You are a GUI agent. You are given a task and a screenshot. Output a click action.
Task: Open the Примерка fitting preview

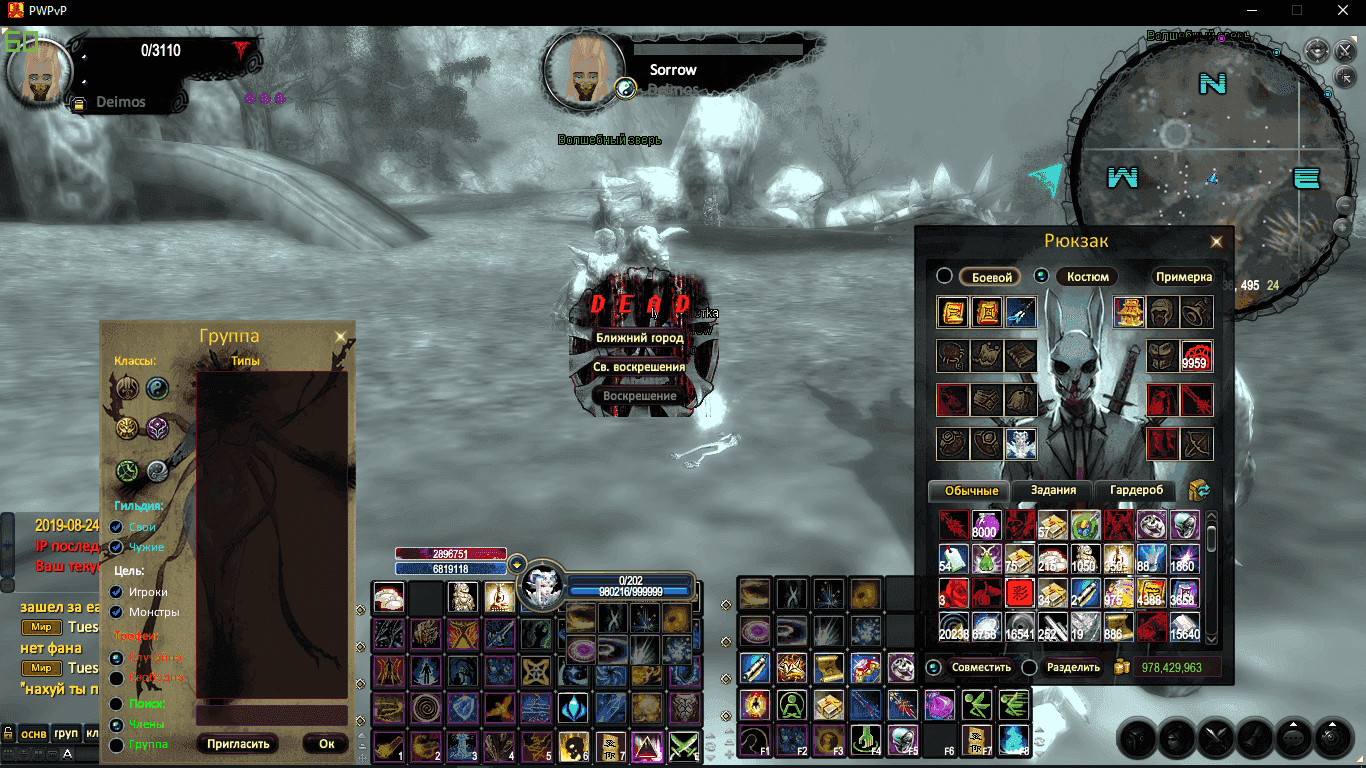[x=1183, y=277]
